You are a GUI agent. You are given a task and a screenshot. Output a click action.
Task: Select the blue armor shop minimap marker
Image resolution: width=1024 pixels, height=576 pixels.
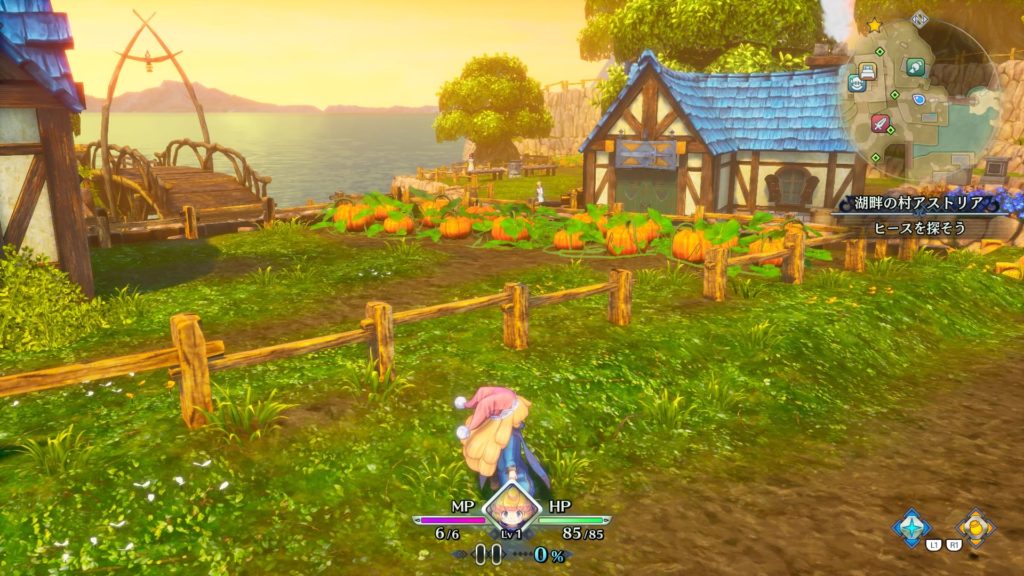click(857, 84)
